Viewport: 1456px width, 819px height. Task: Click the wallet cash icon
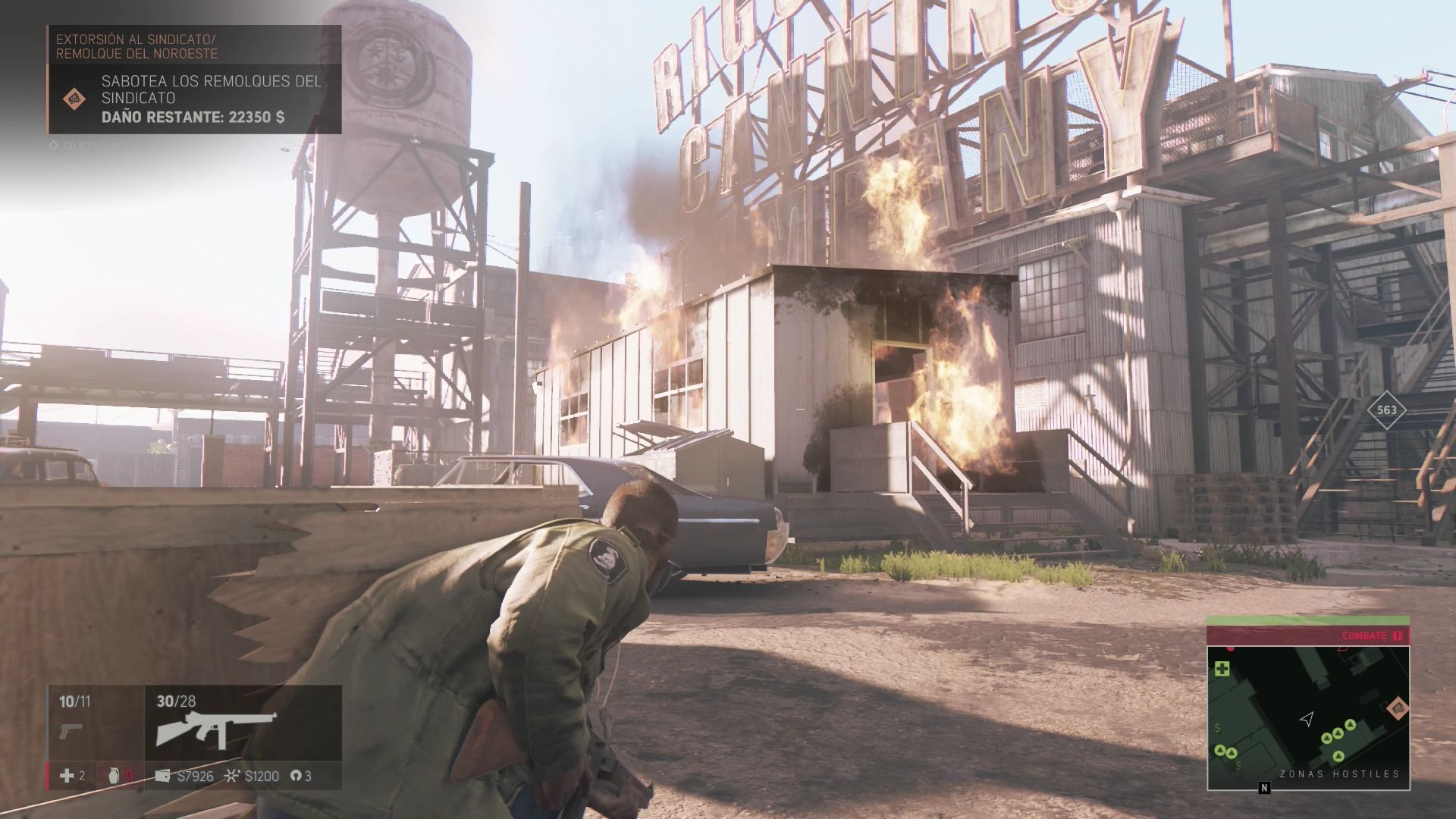(x=162, y=776)
